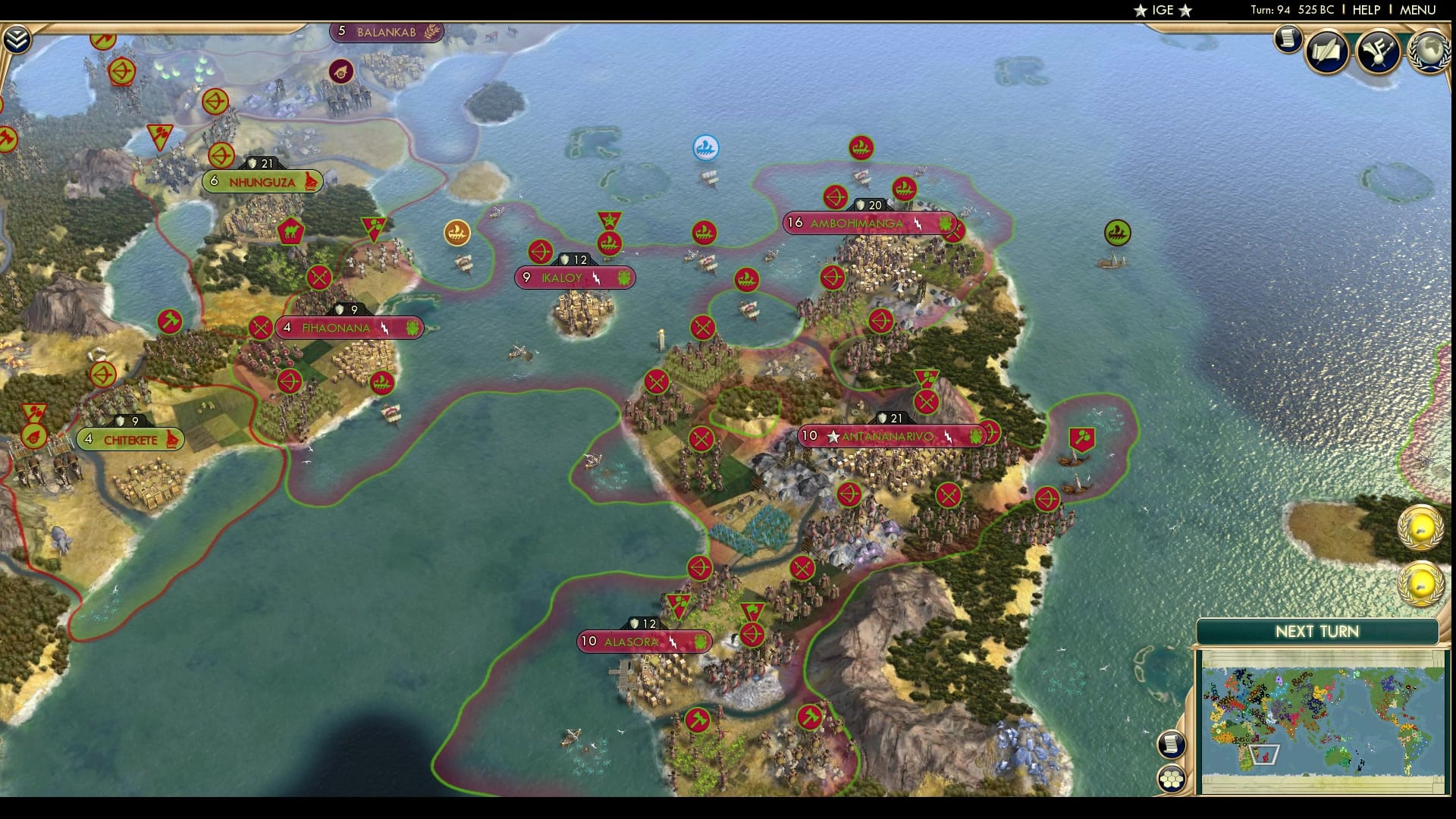The image size is (1456, 819).
Task: Click the blue trade ship bubble on the ocean
Action: (x=704, y=147)
